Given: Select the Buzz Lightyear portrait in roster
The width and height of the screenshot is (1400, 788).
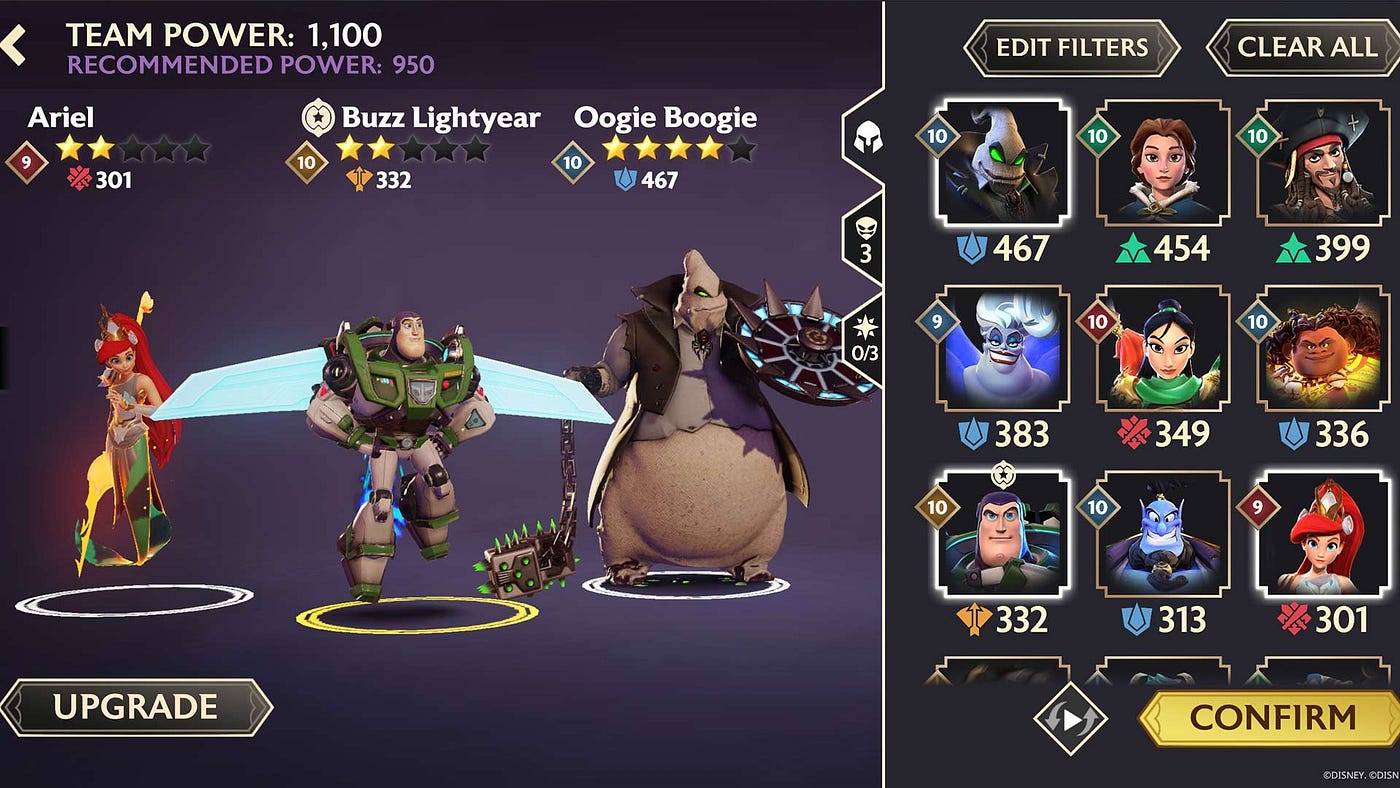Looking at the screenshot, I should (1003, 535).
